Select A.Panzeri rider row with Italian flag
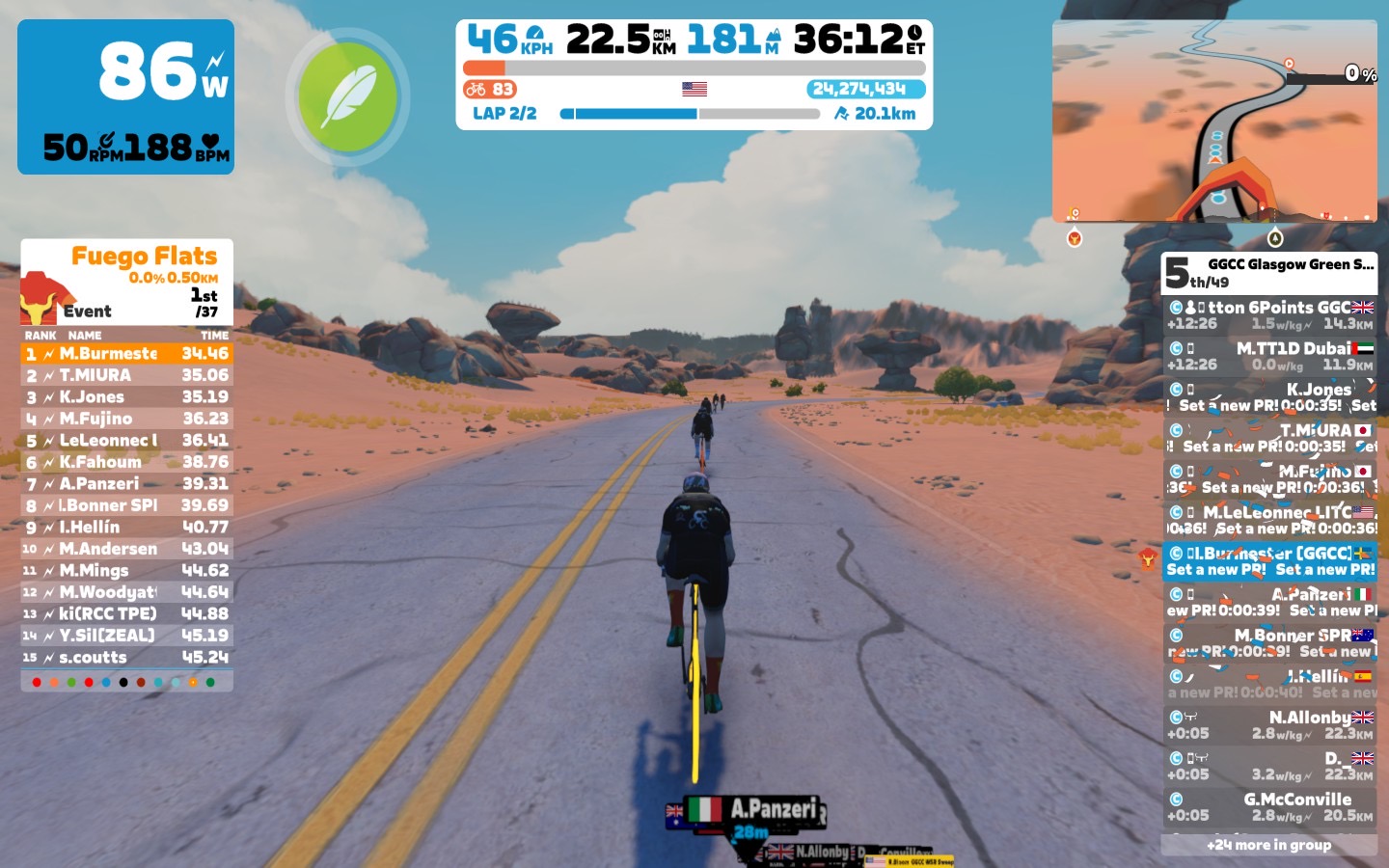Viewport: 1389px width, 868px height. (1269, 602)
